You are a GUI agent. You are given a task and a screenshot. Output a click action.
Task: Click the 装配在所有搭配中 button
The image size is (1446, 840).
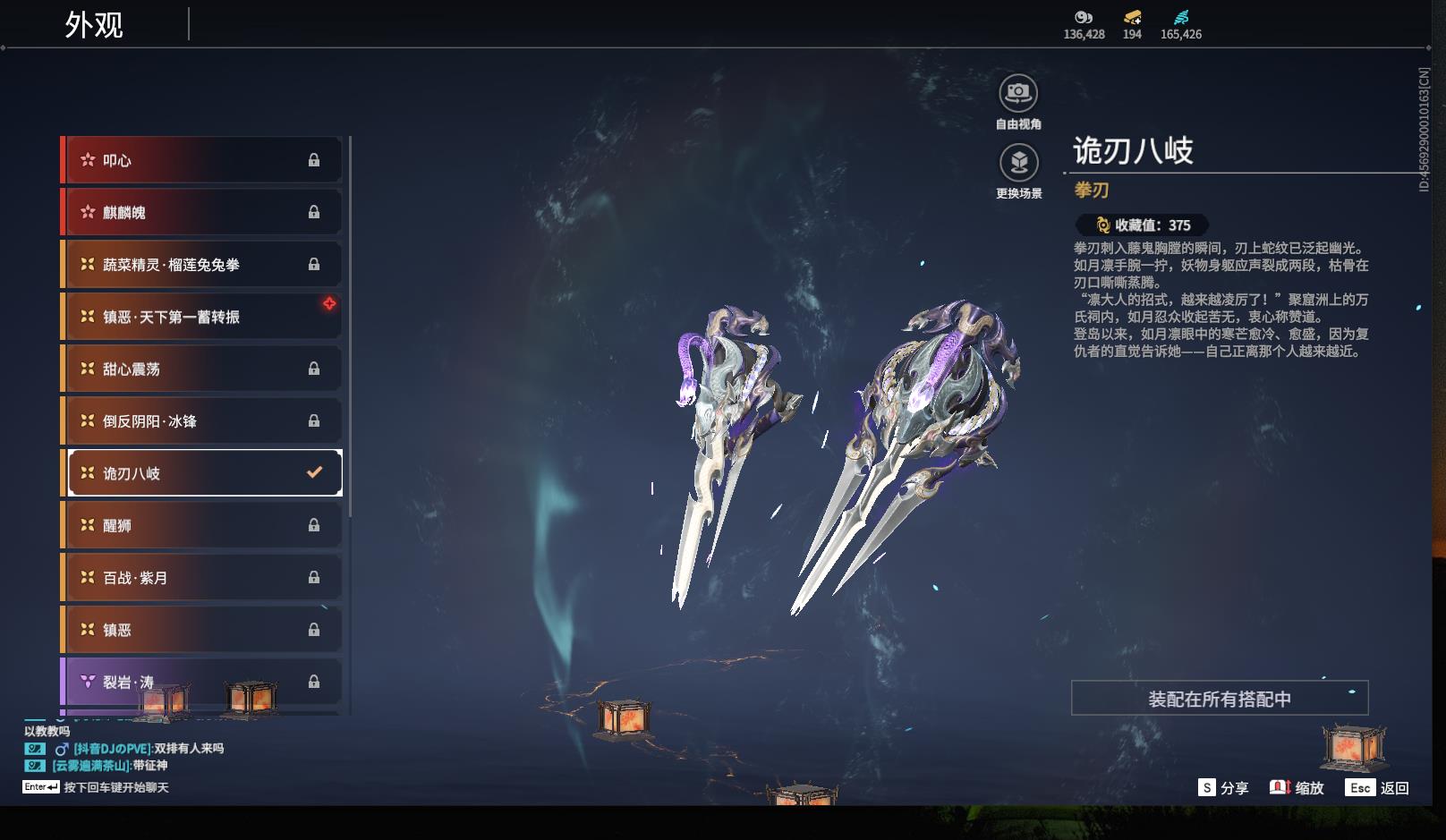[1219, 699]
